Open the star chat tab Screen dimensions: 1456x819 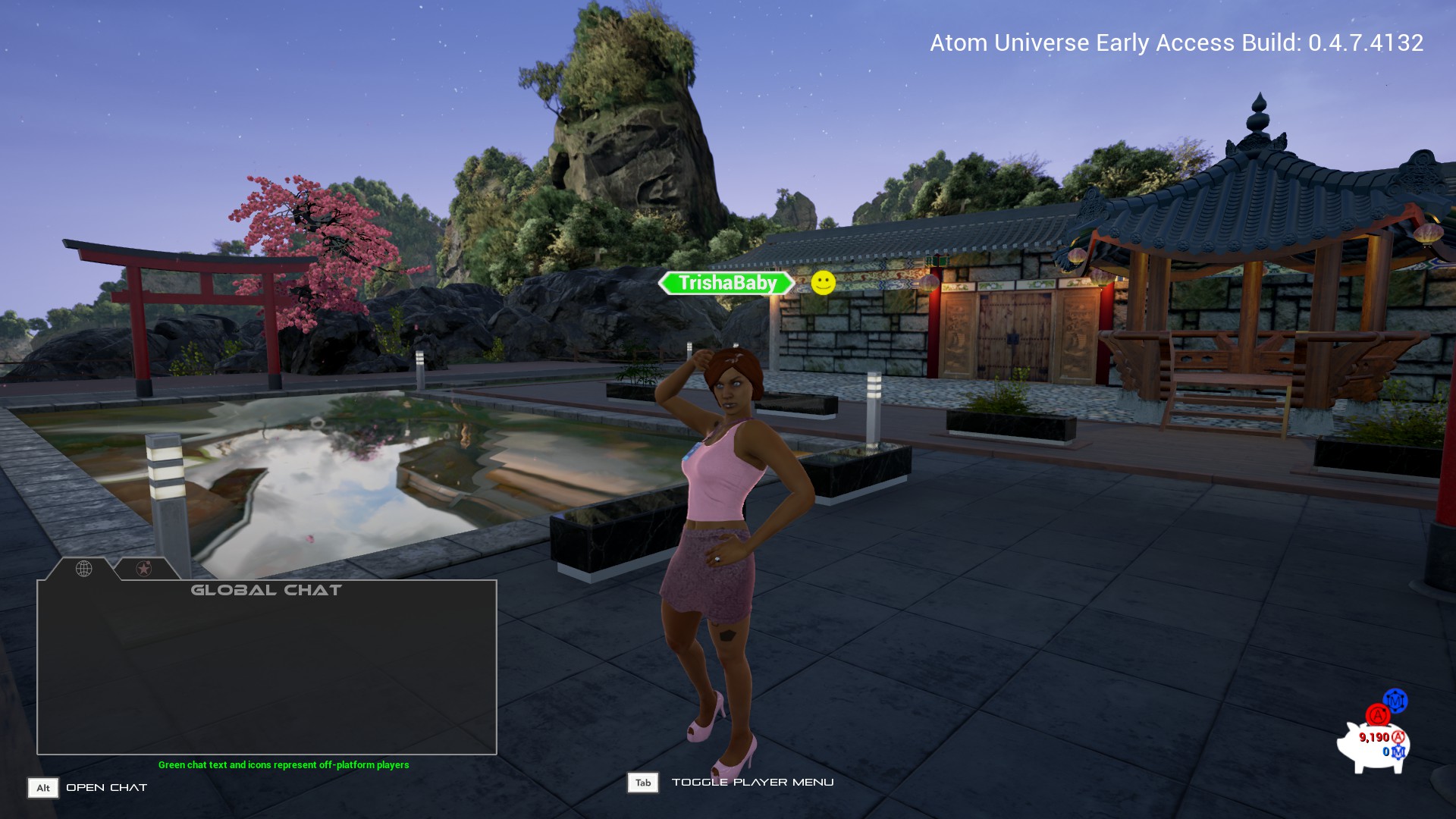pos(144,569)
